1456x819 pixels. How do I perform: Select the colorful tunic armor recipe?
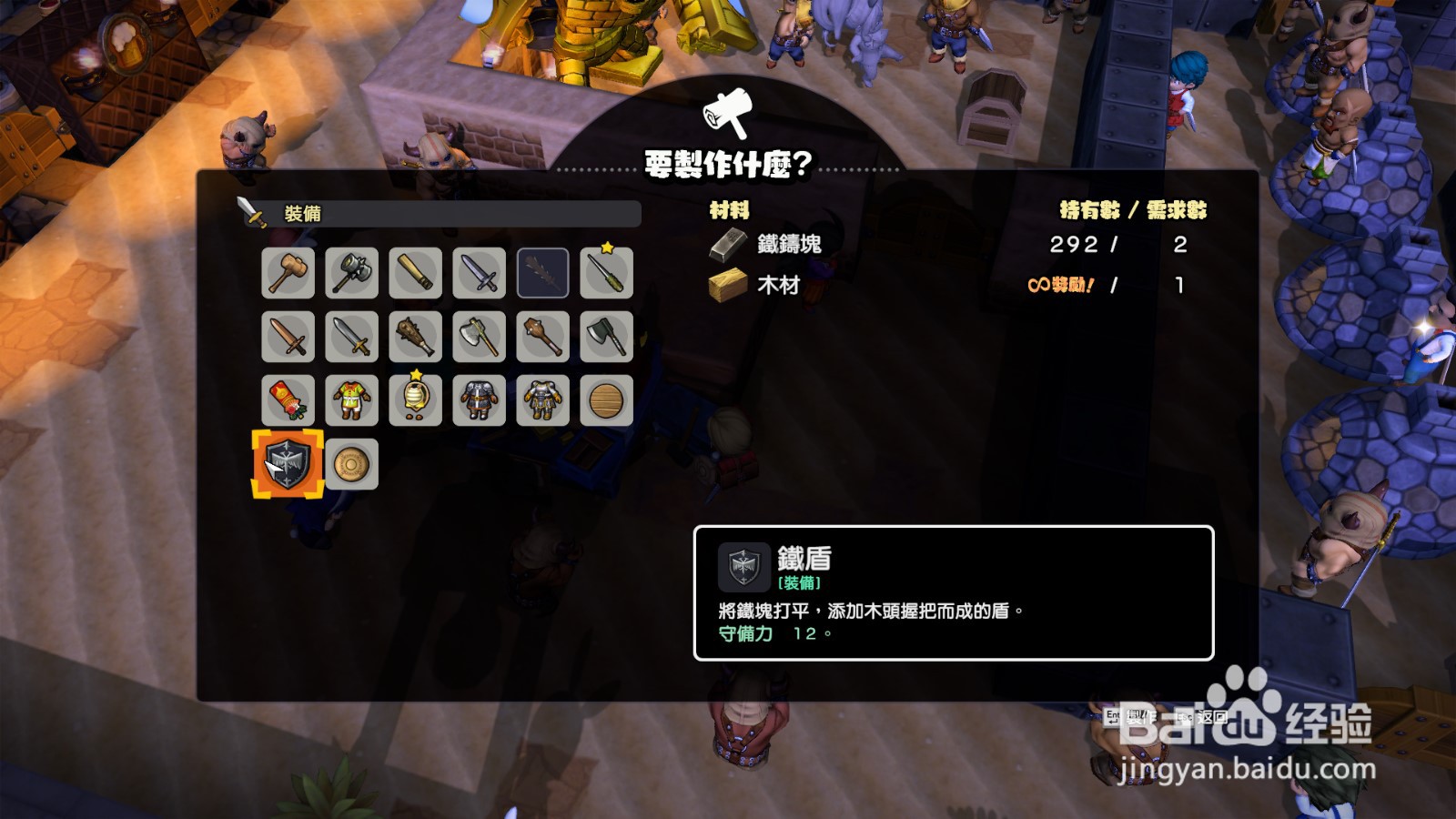pyautogui.click(x=351, y=400)
